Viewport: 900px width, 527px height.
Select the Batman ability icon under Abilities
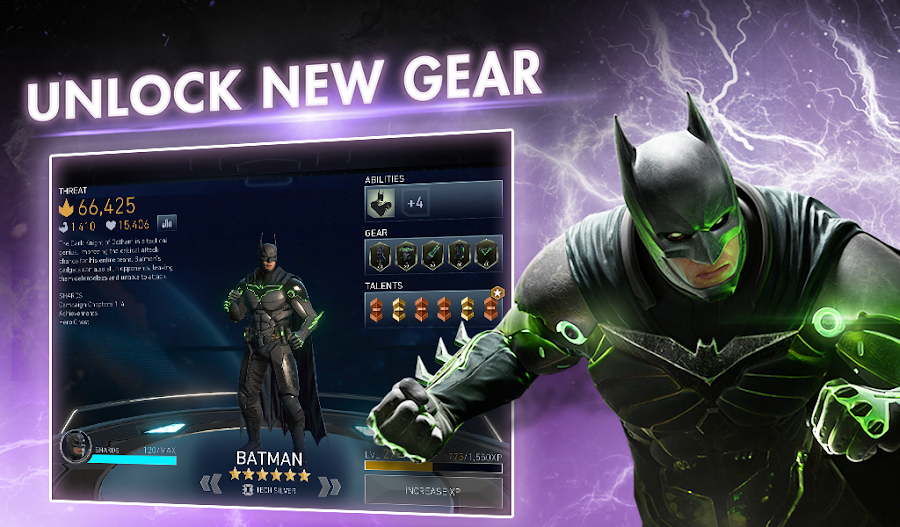click(382, 203)
